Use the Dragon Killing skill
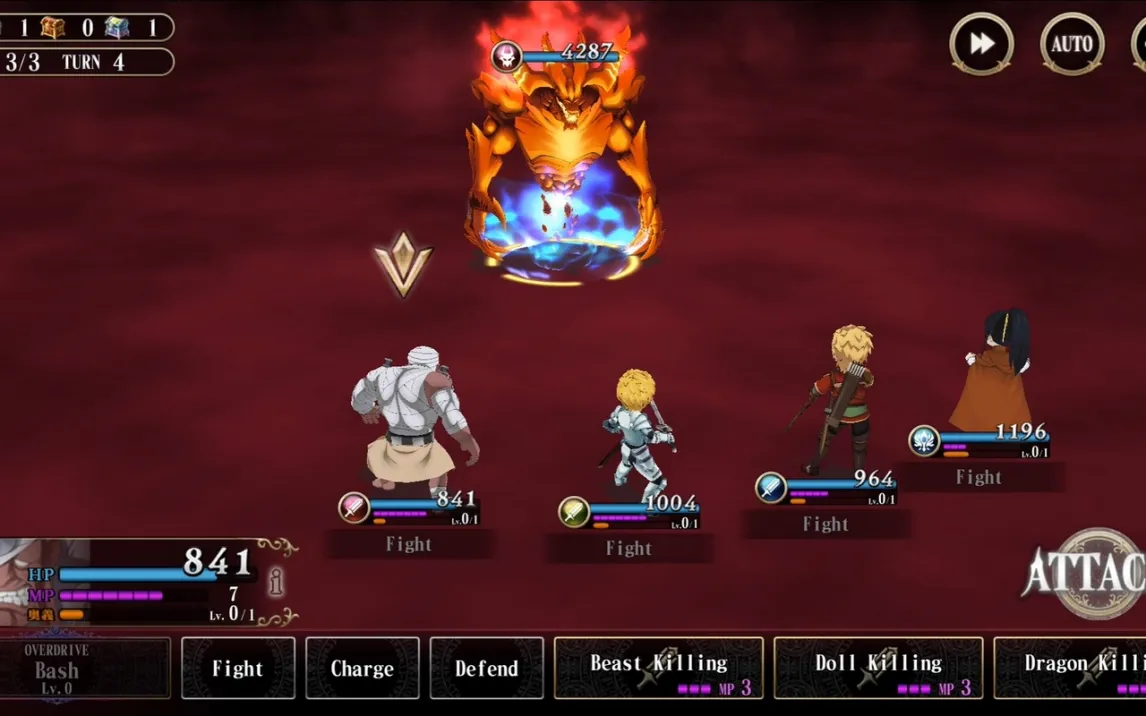This screenshot has width=1146, height=716. tap(1070, 668)
